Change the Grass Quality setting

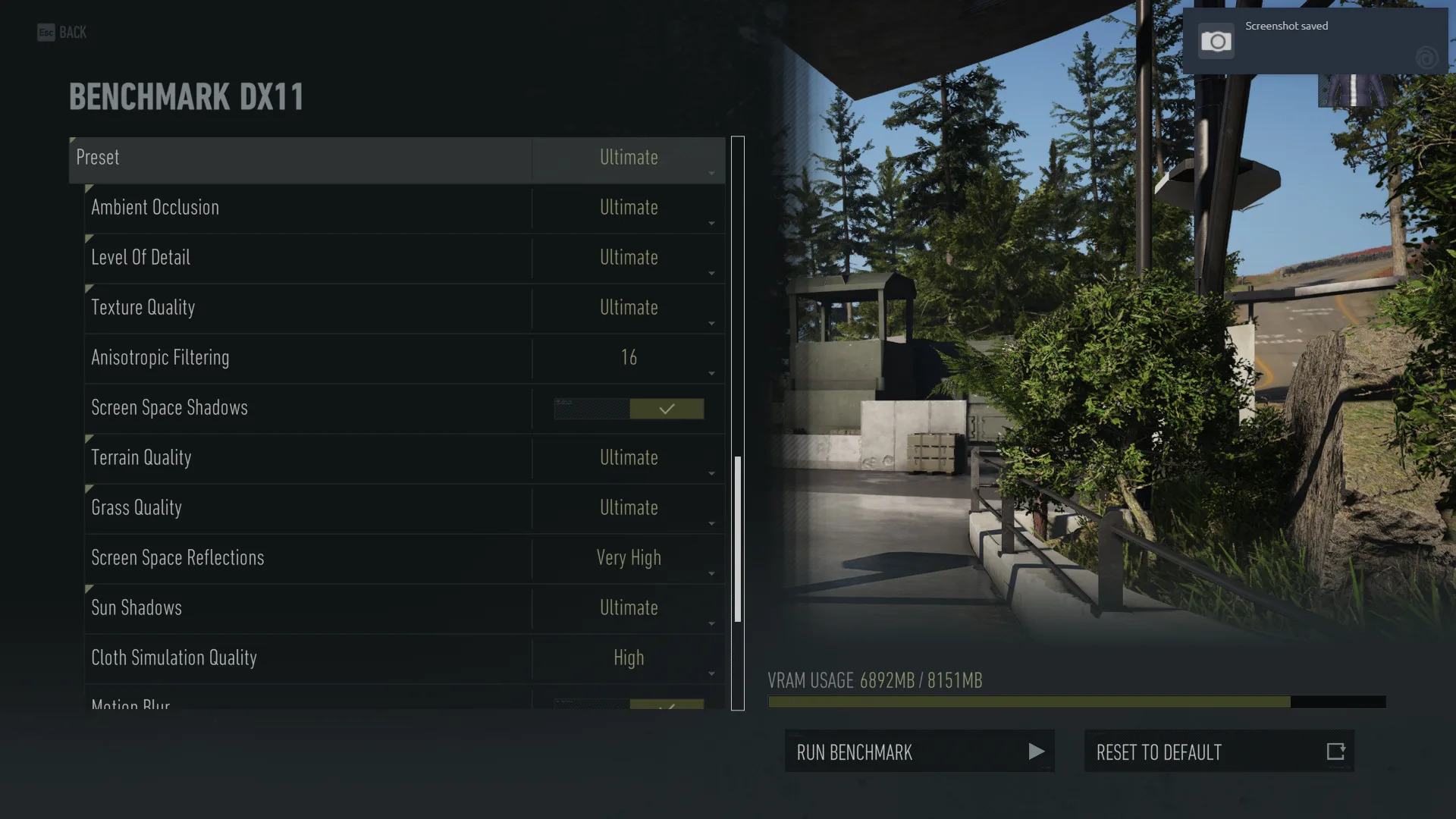pyautogui.click(x=629, y=509)
